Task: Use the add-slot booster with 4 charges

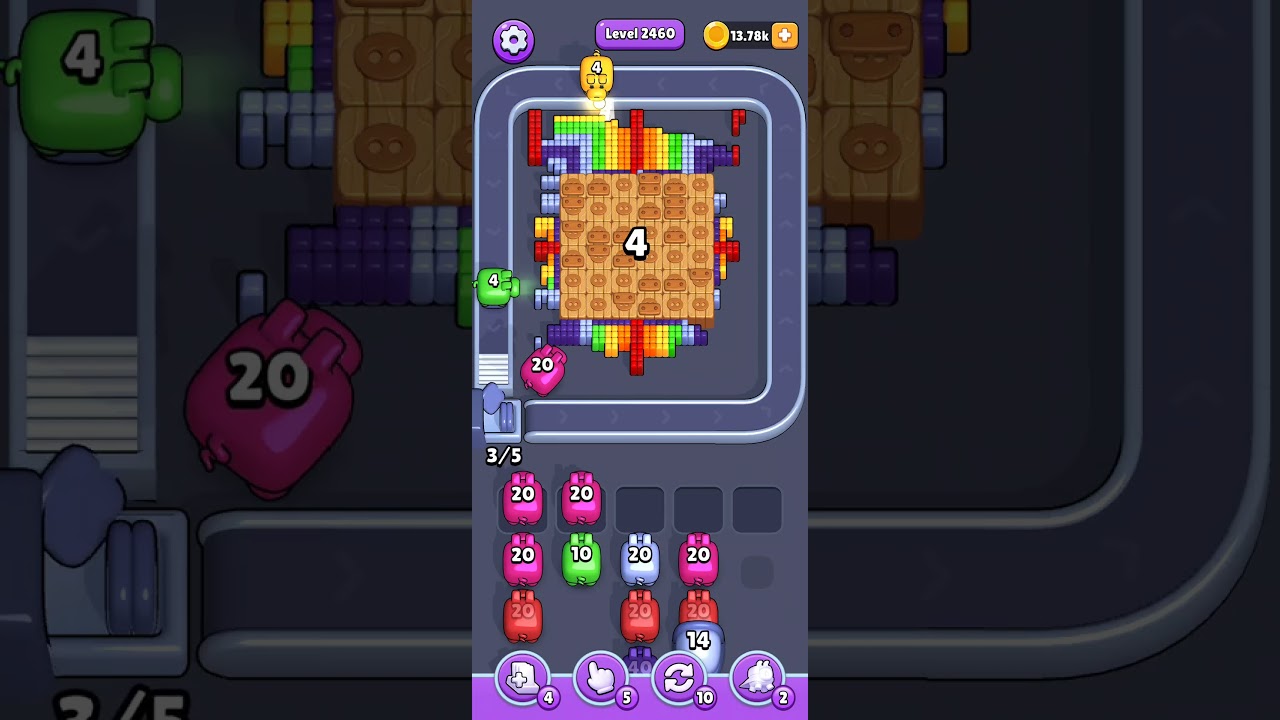Action: coord(521,678)
